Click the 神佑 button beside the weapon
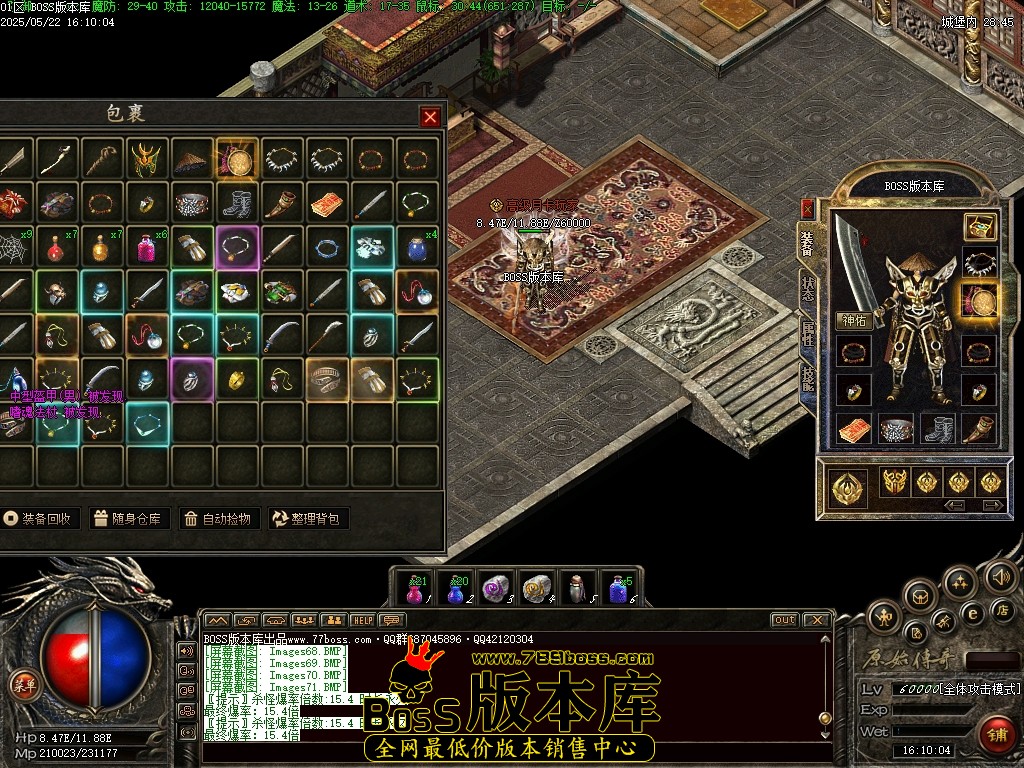The image size is (1024, 768). (x=854, y=321)
